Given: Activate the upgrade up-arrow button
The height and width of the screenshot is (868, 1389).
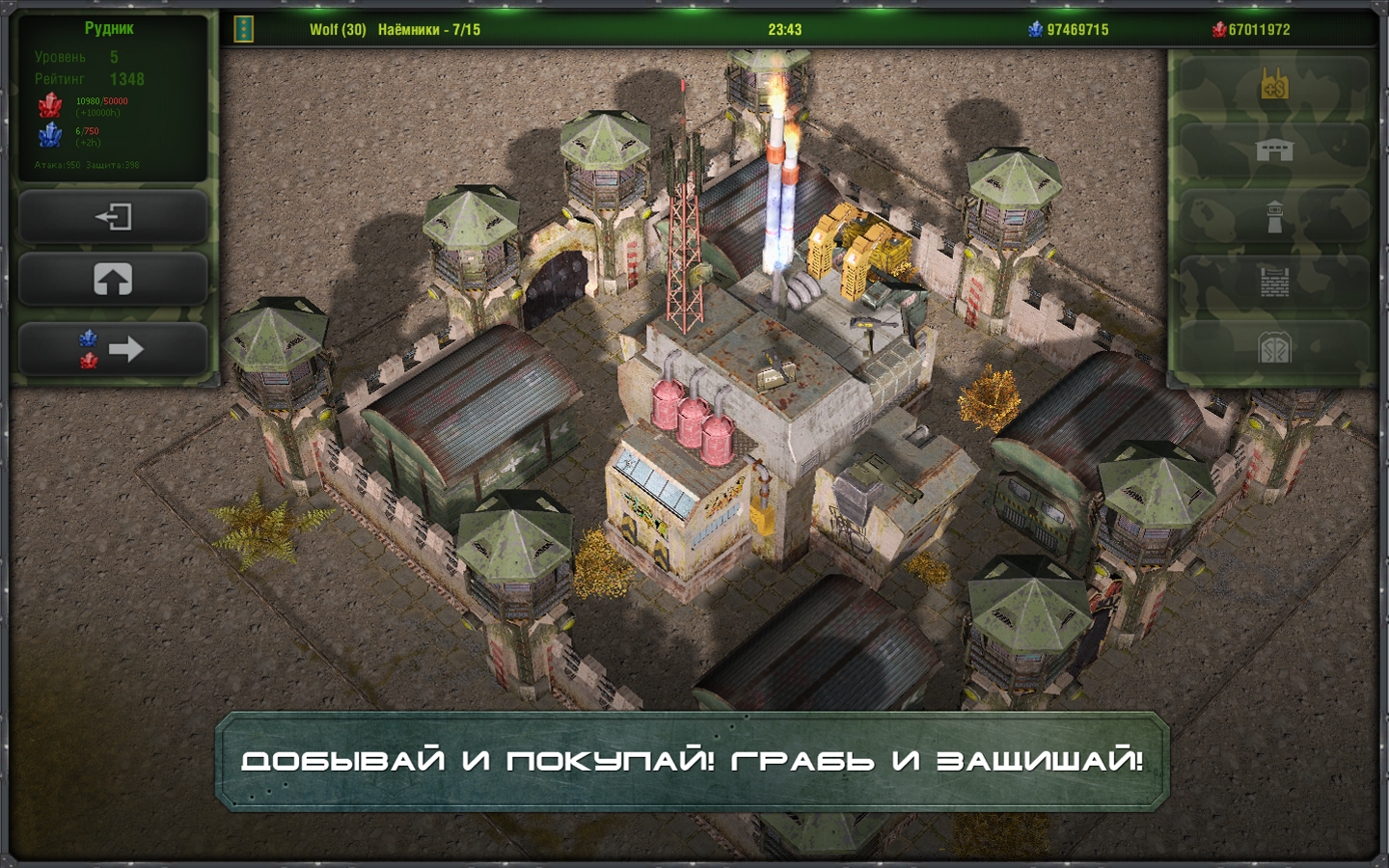Looking at the screenshot, I should (x=113, y=280).
